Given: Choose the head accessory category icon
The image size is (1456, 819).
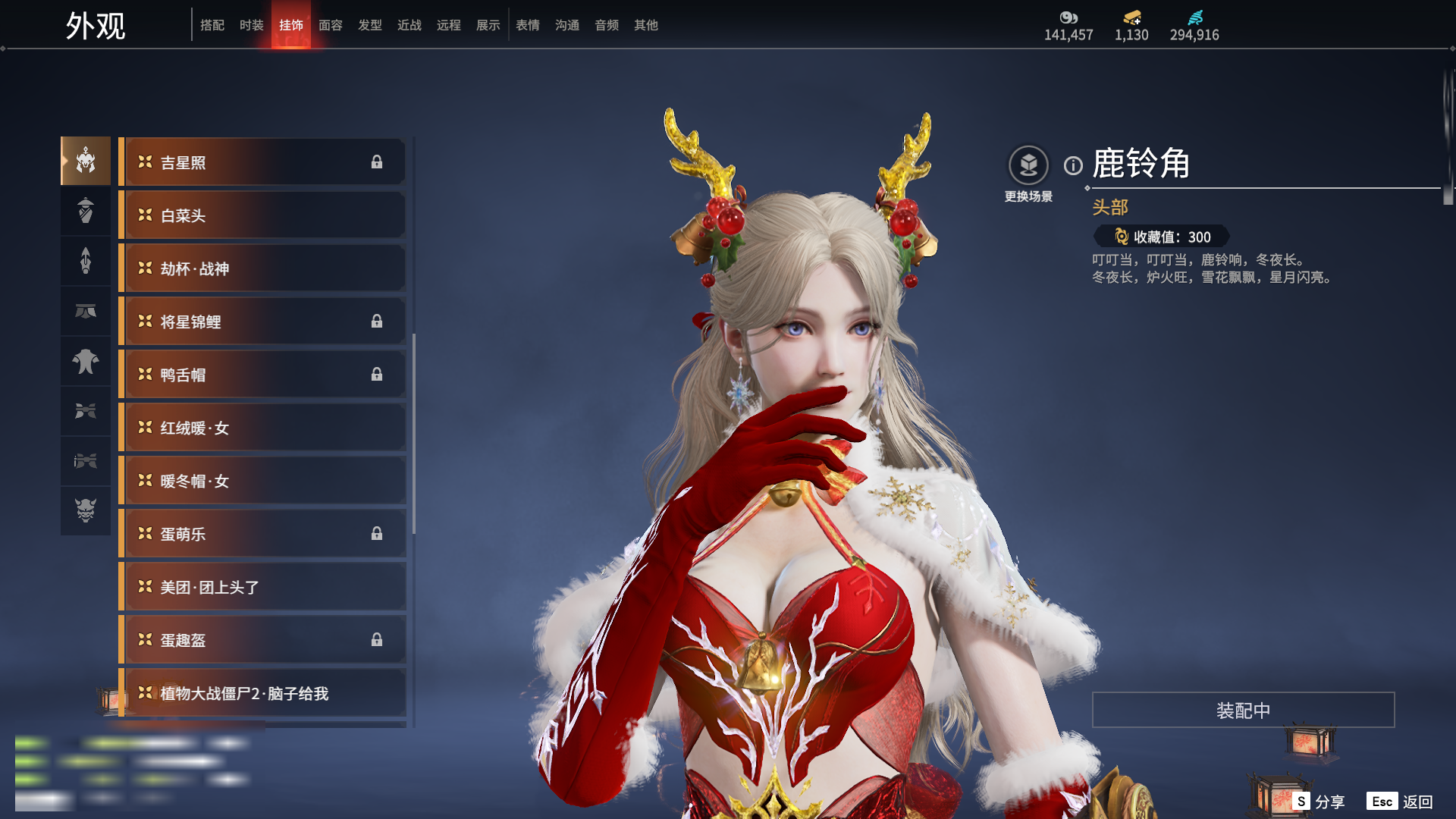Looking at the screenshot, I should point(86,161).
